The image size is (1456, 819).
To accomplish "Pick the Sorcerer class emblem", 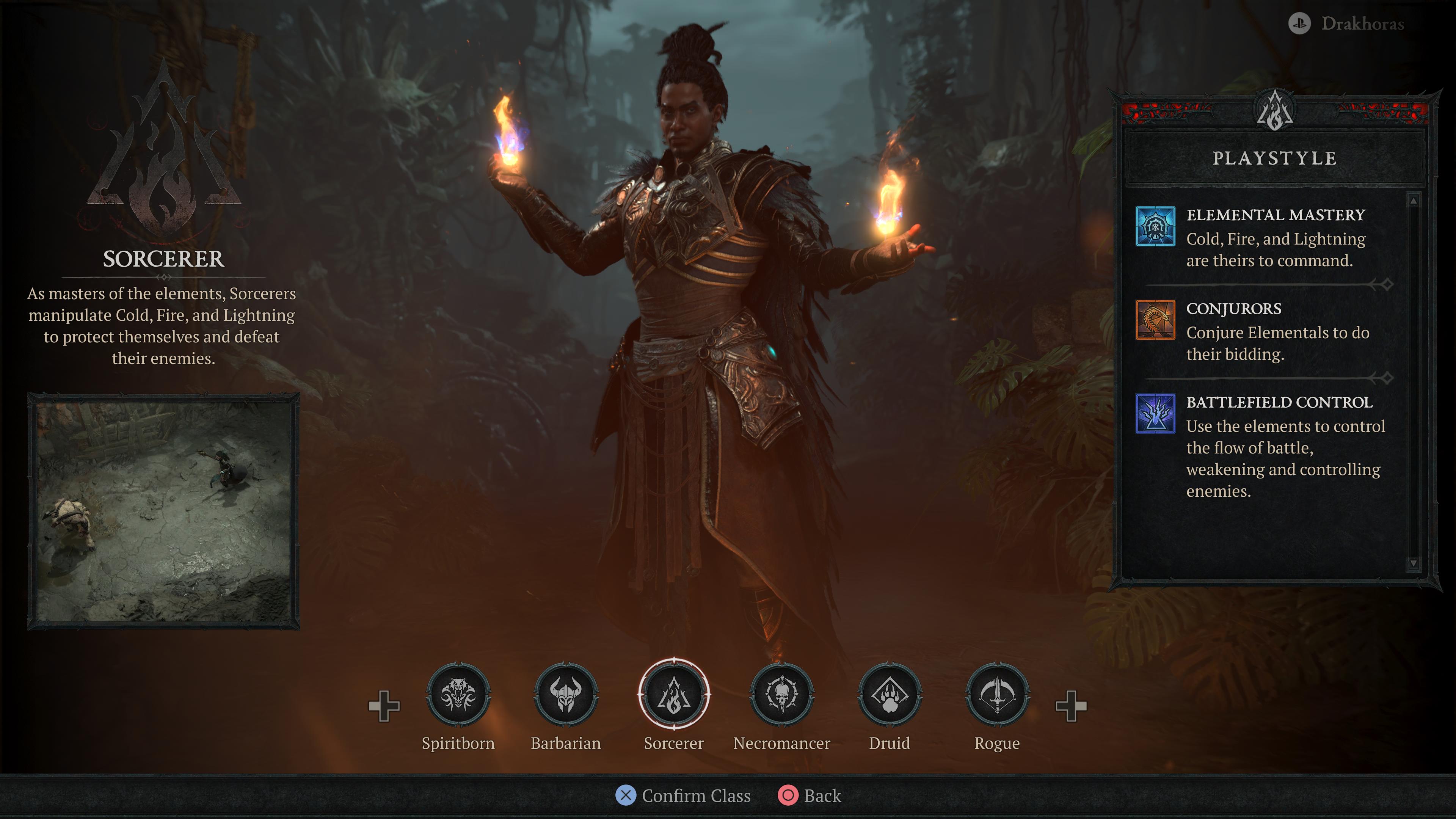I will (674, 695).
